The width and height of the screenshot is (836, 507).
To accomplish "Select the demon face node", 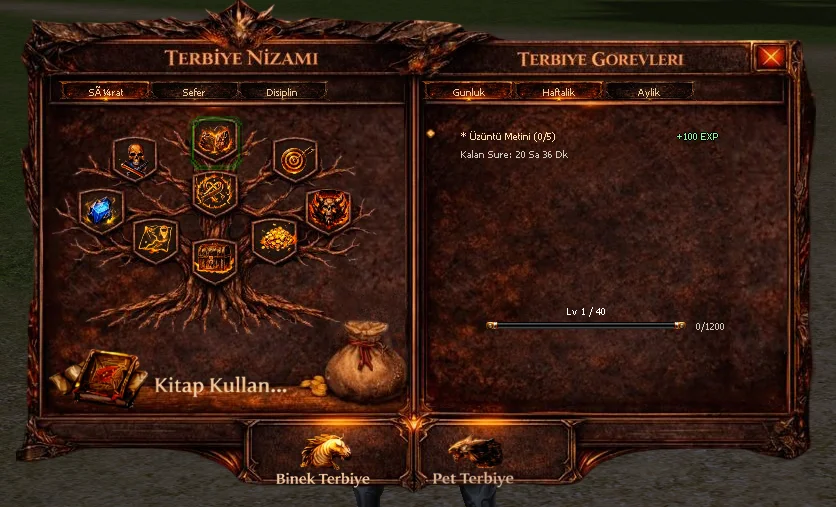I will (327, 211).
